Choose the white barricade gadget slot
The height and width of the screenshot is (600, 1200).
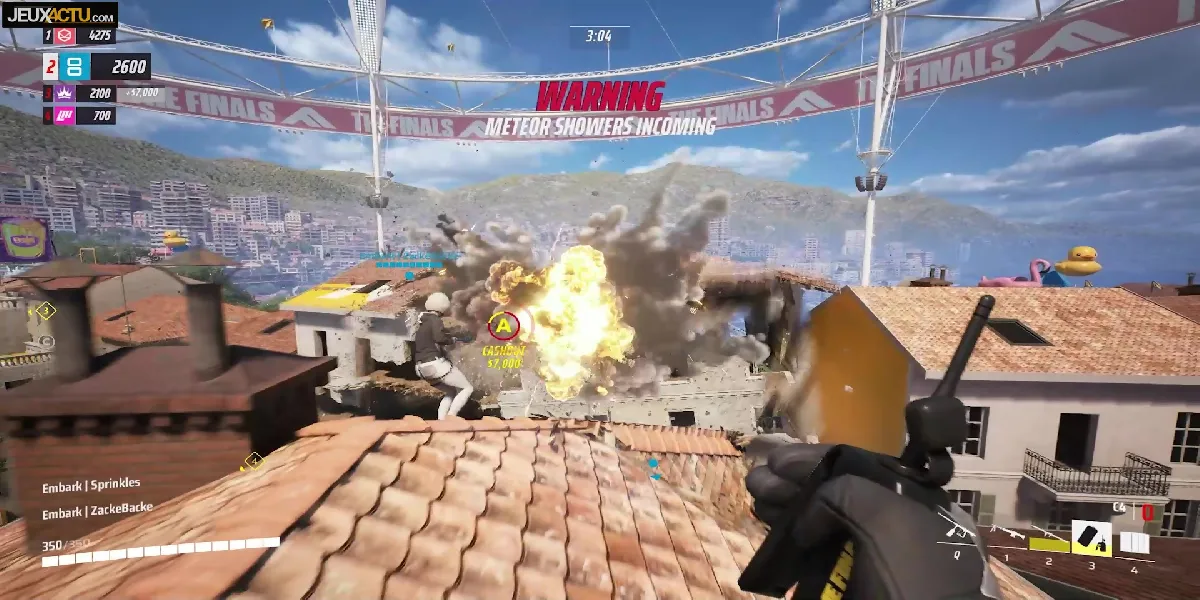[x=1134, y=543]
